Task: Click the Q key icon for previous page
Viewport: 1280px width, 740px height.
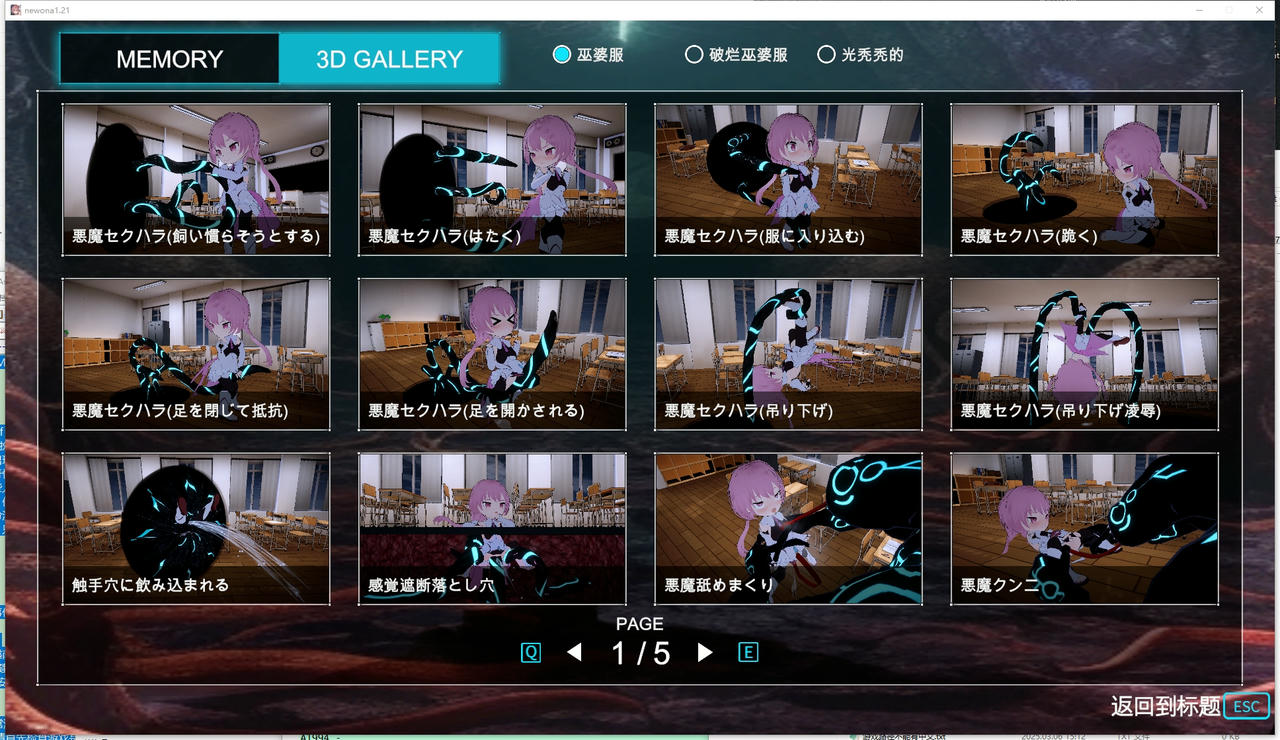Action: point(531,650)
